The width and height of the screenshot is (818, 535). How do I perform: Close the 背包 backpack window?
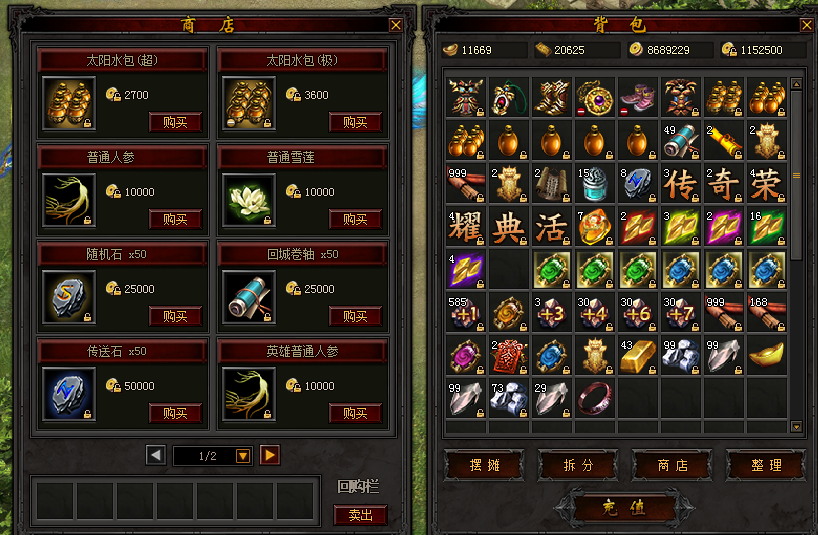tap(806, 25)
